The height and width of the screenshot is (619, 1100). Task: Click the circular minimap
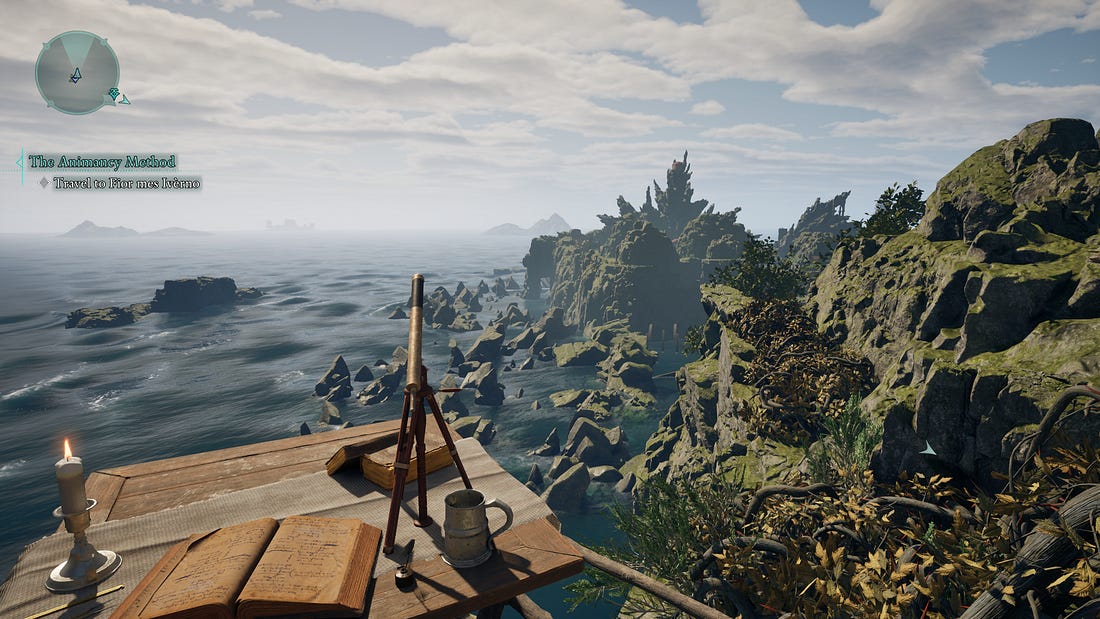77,71
